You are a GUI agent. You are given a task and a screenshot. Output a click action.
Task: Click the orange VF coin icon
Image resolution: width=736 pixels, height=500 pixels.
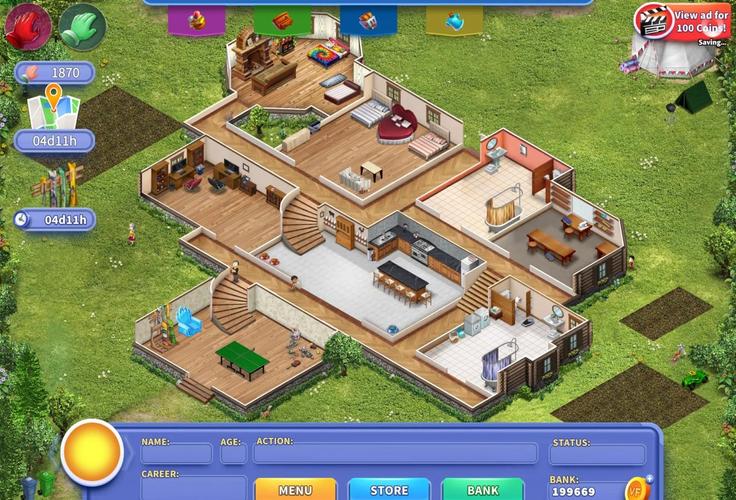pyautogui.click(x=636, y=488)
